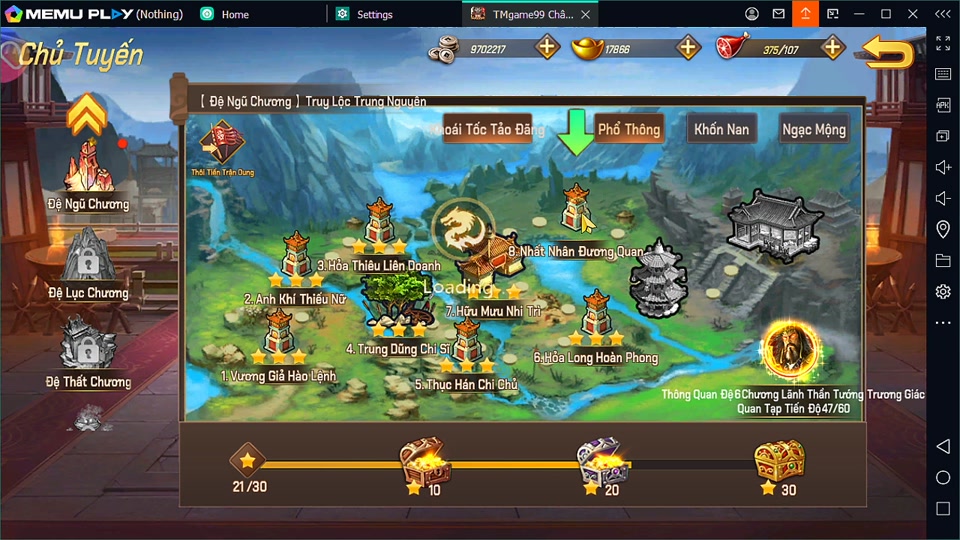960x540 pixels.
Task: Refill meat stamina with the plus button
Action: [833, 47]
